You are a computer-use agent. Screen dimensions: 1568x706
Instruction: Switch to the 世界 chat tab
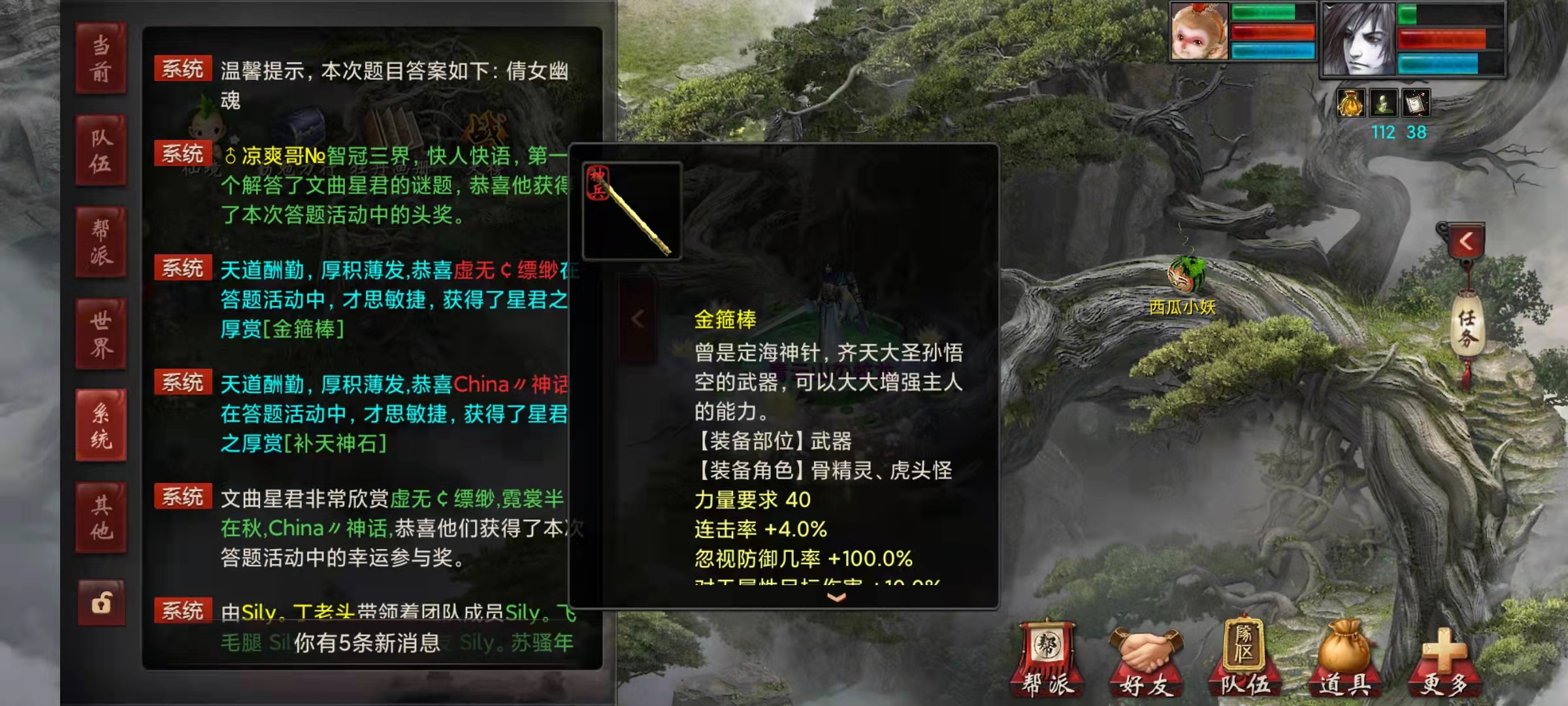tap(101, 333)
